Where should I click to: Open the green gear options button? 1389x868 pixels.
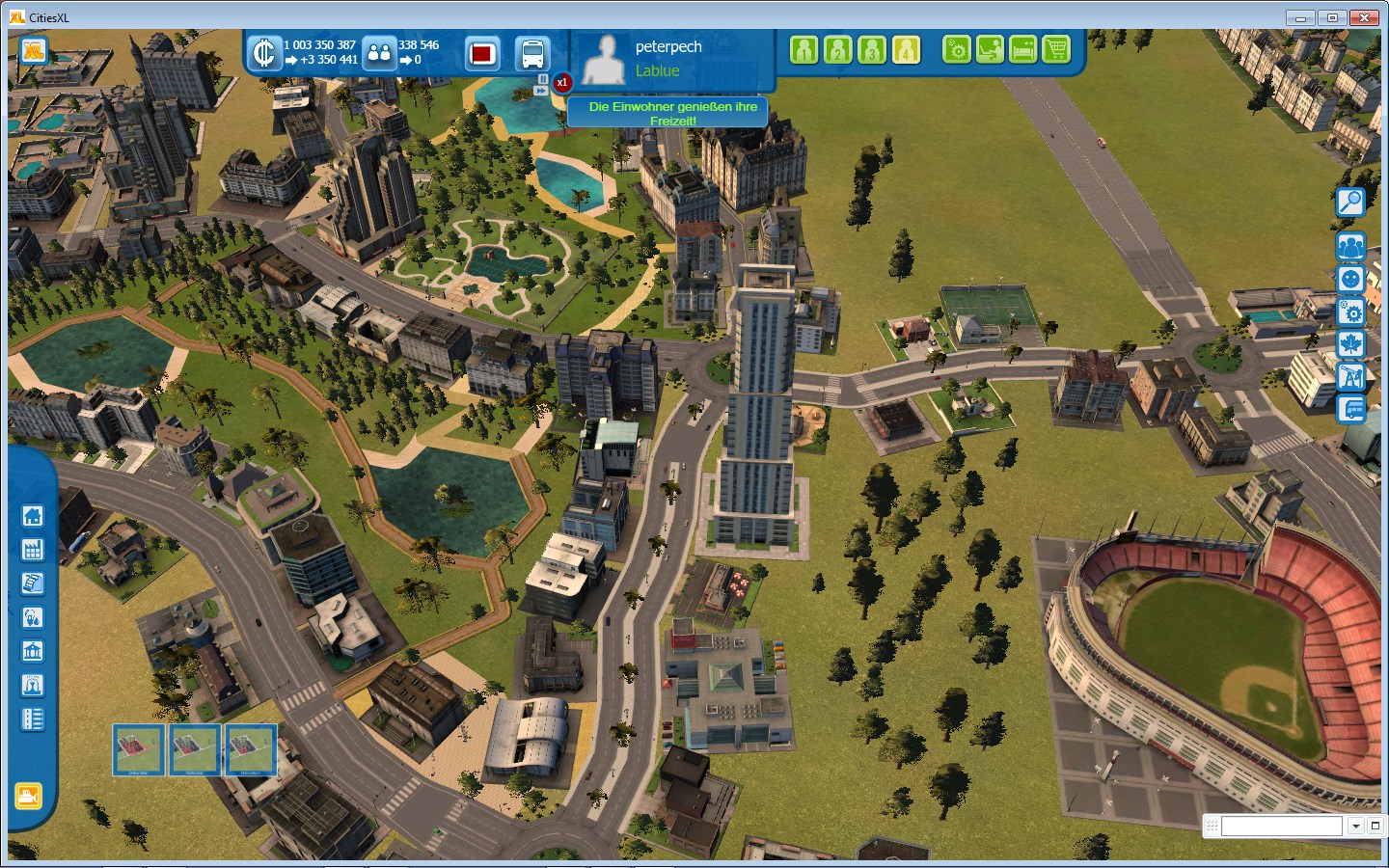click(957, 49)
